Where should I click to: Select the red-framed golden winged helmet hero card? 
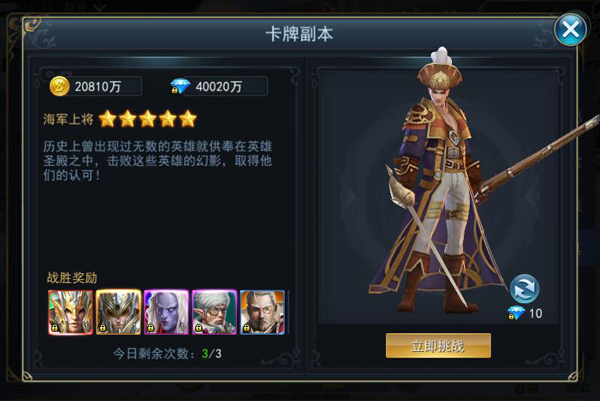(x=70, y=312)
